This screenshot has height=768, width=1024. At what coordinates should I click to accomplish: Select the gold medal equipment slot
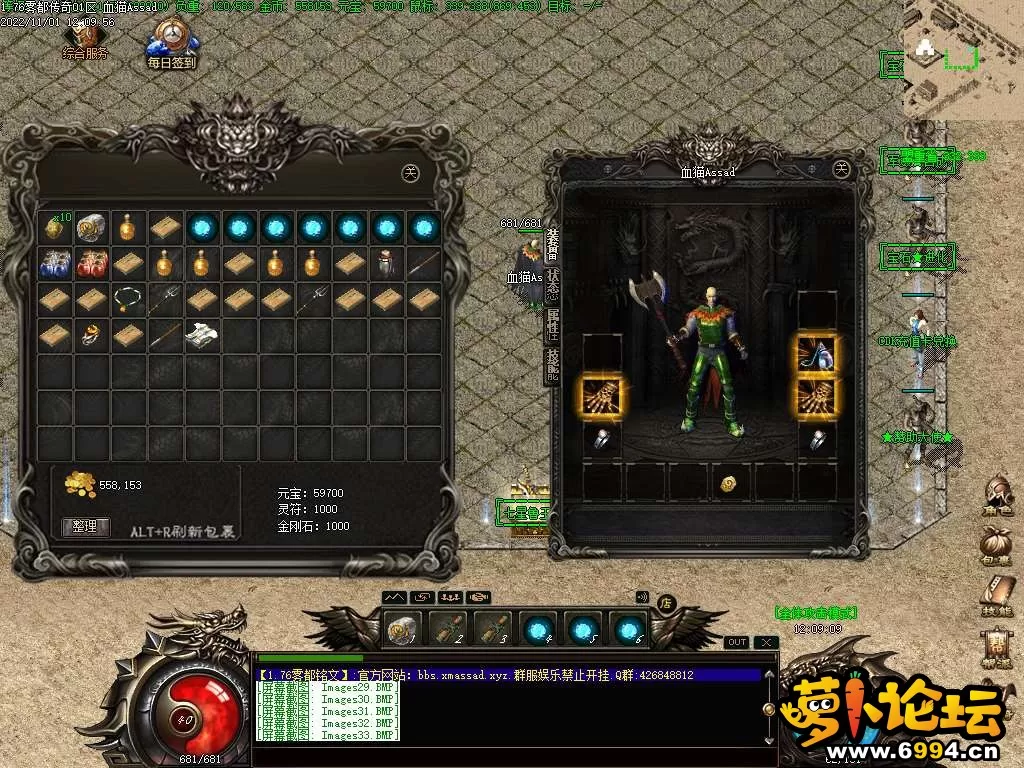point(729,483)
